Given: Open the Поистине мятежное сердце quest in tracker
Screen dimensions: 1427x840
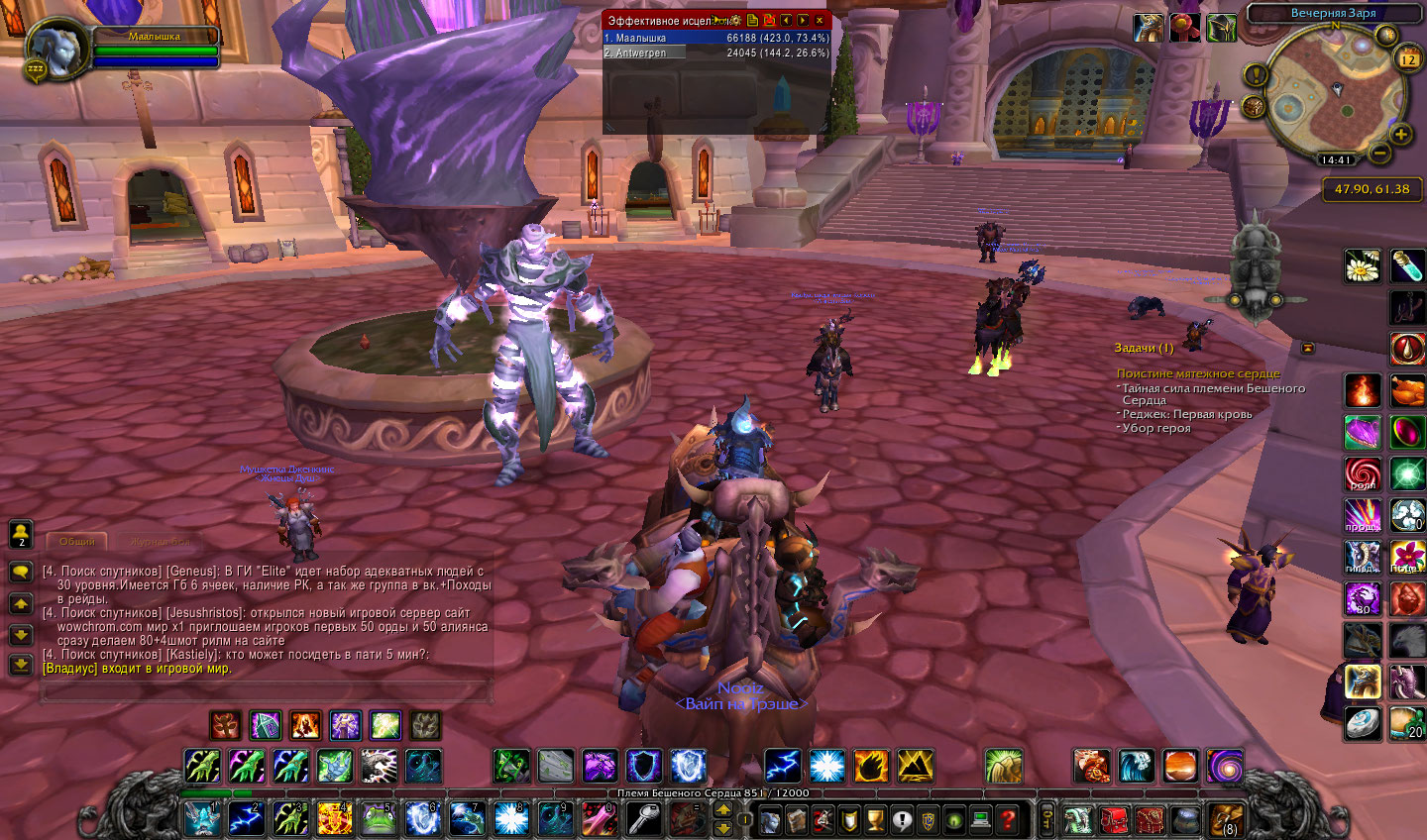Looking at the screenshot, I should 1198,373.
